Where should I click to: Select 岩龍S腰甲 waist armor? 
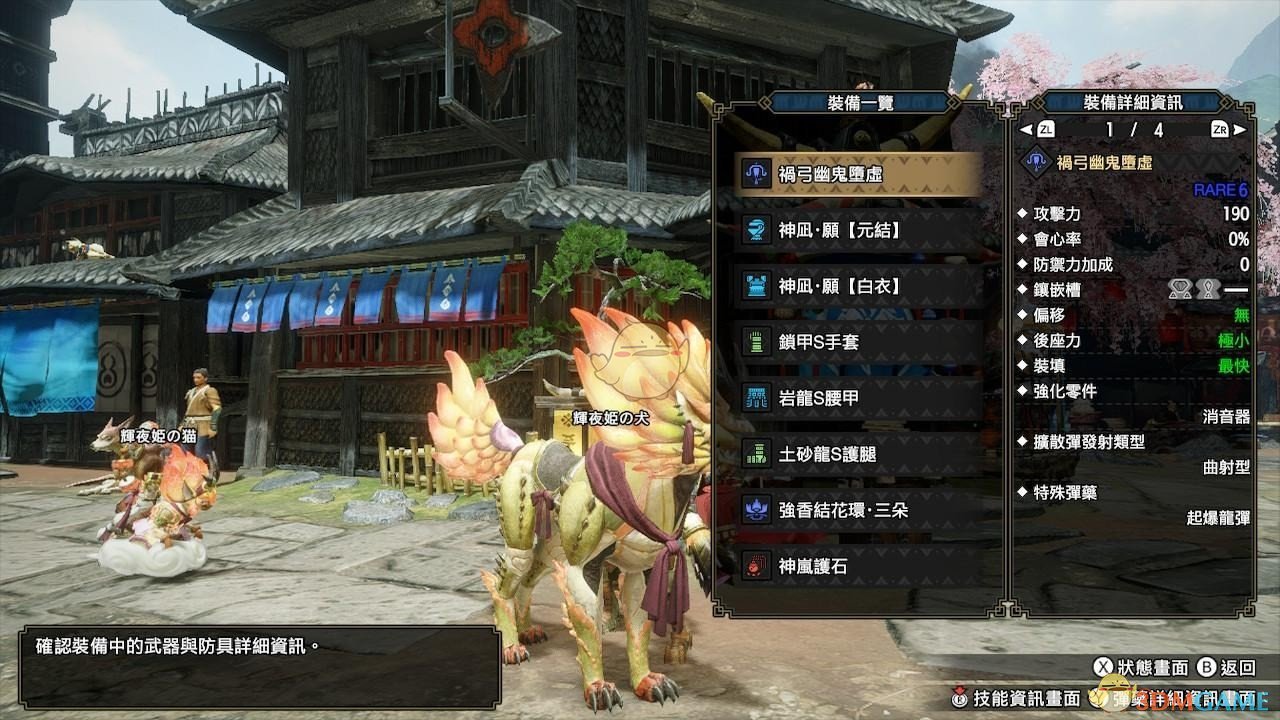(858, 398)
